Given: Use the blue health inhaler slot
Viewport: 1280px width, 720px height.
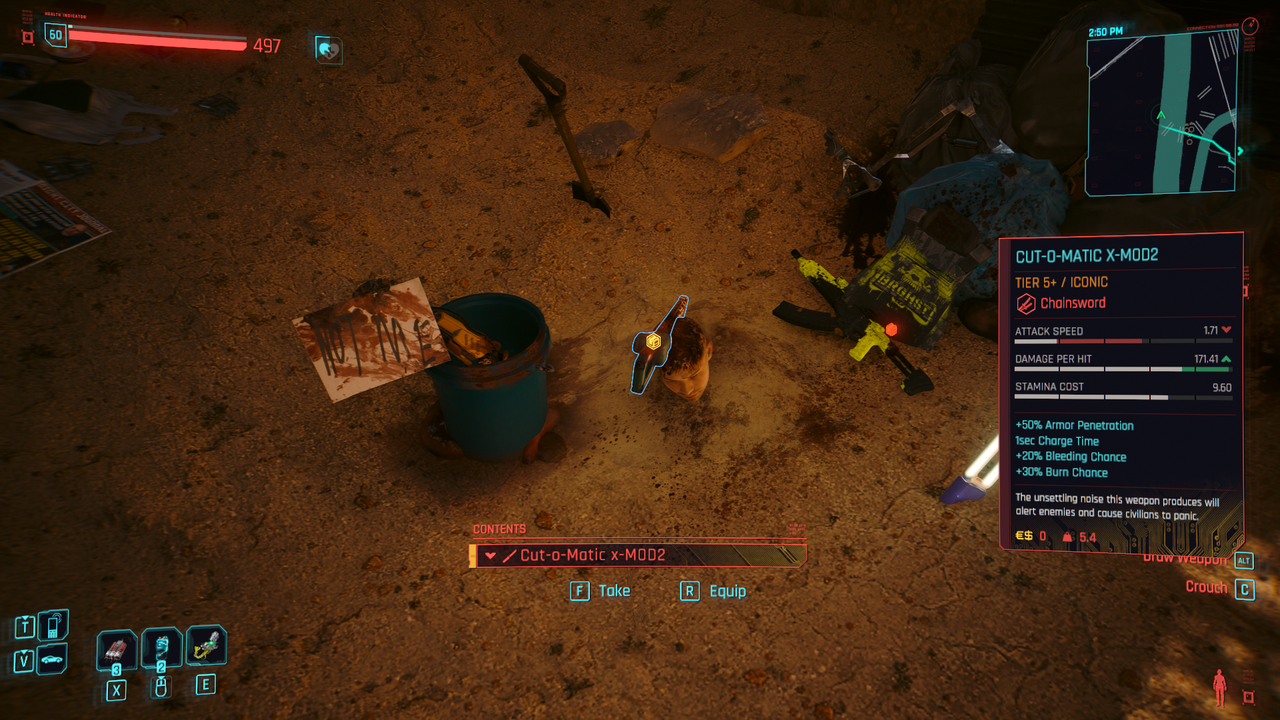Looking at the screenshot, I should [x=161, y=648].
